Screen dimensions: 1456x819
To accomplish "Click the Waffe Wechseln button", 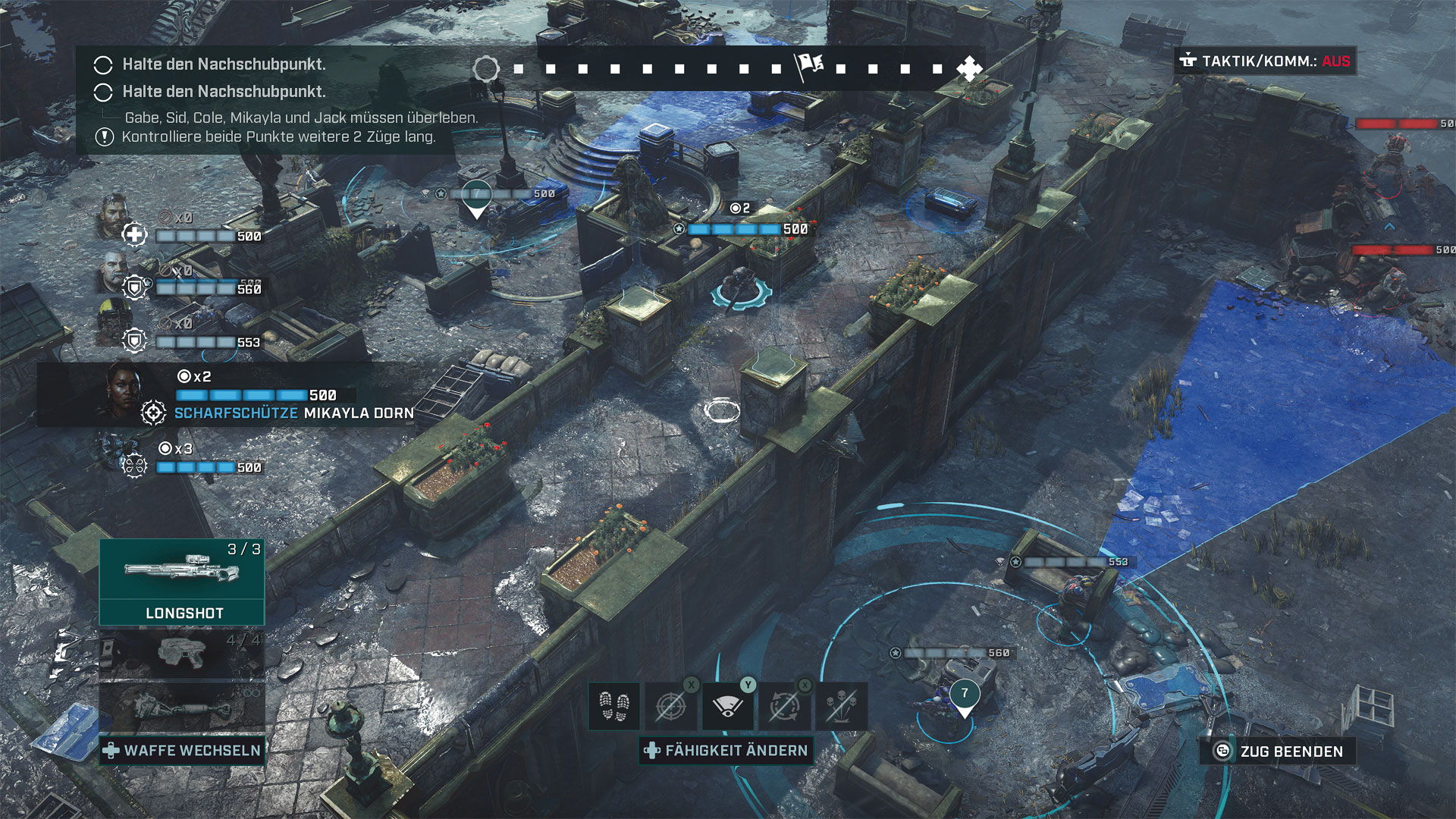I will coord(182,751).
